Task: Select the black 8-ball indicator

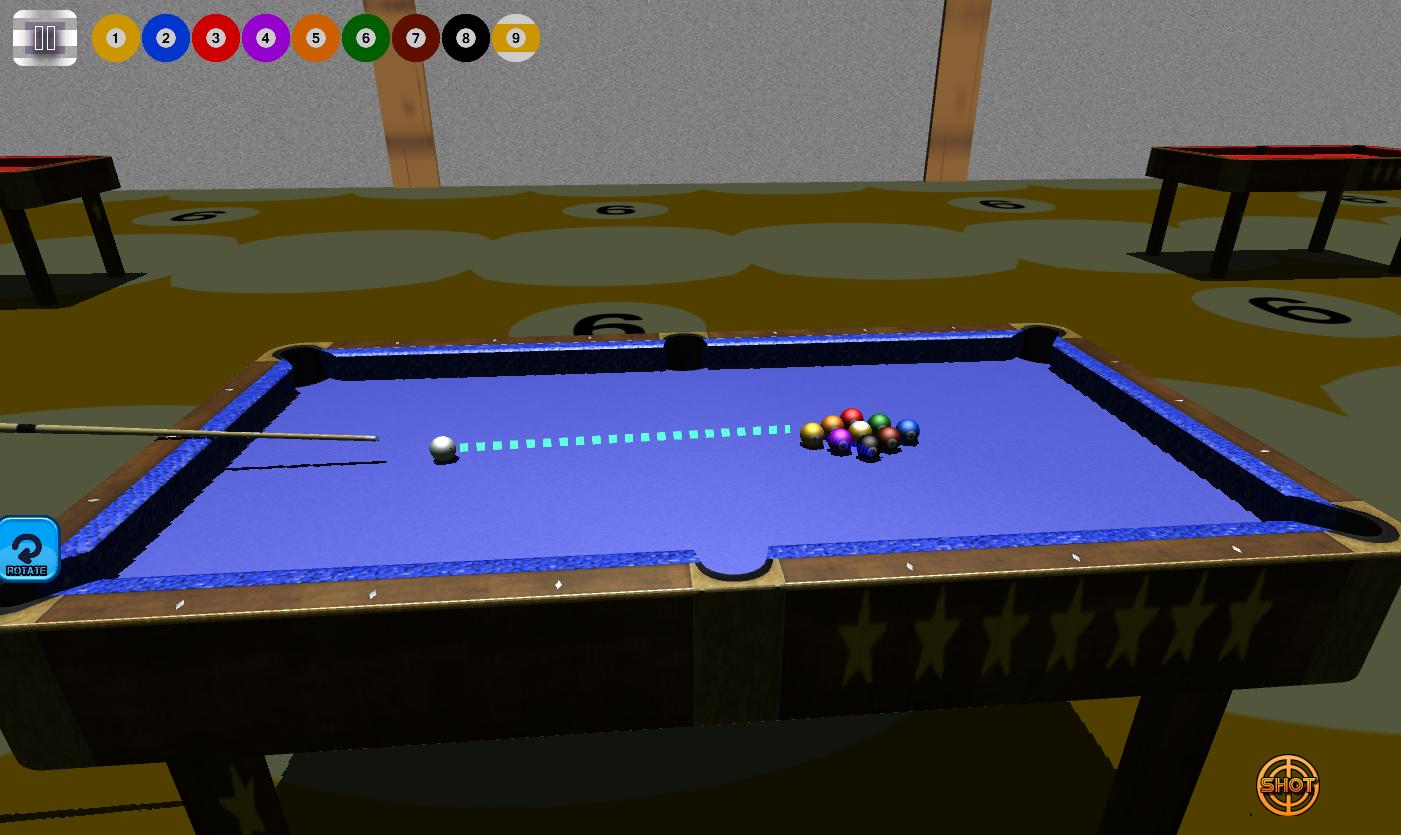Action: pos(465,38)
